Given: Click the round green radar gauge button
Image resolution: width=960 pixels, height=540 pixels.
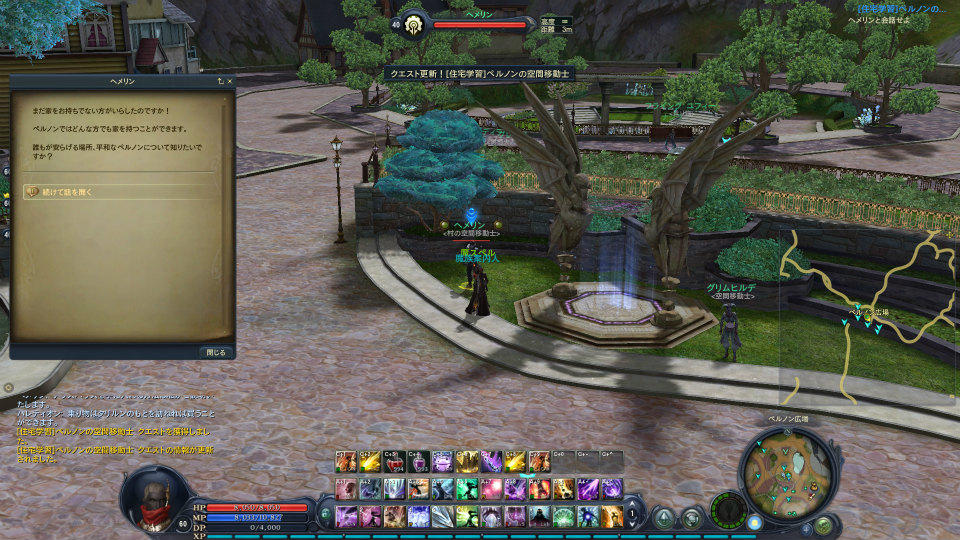Looking at the screenshot, I should (728, 509).
